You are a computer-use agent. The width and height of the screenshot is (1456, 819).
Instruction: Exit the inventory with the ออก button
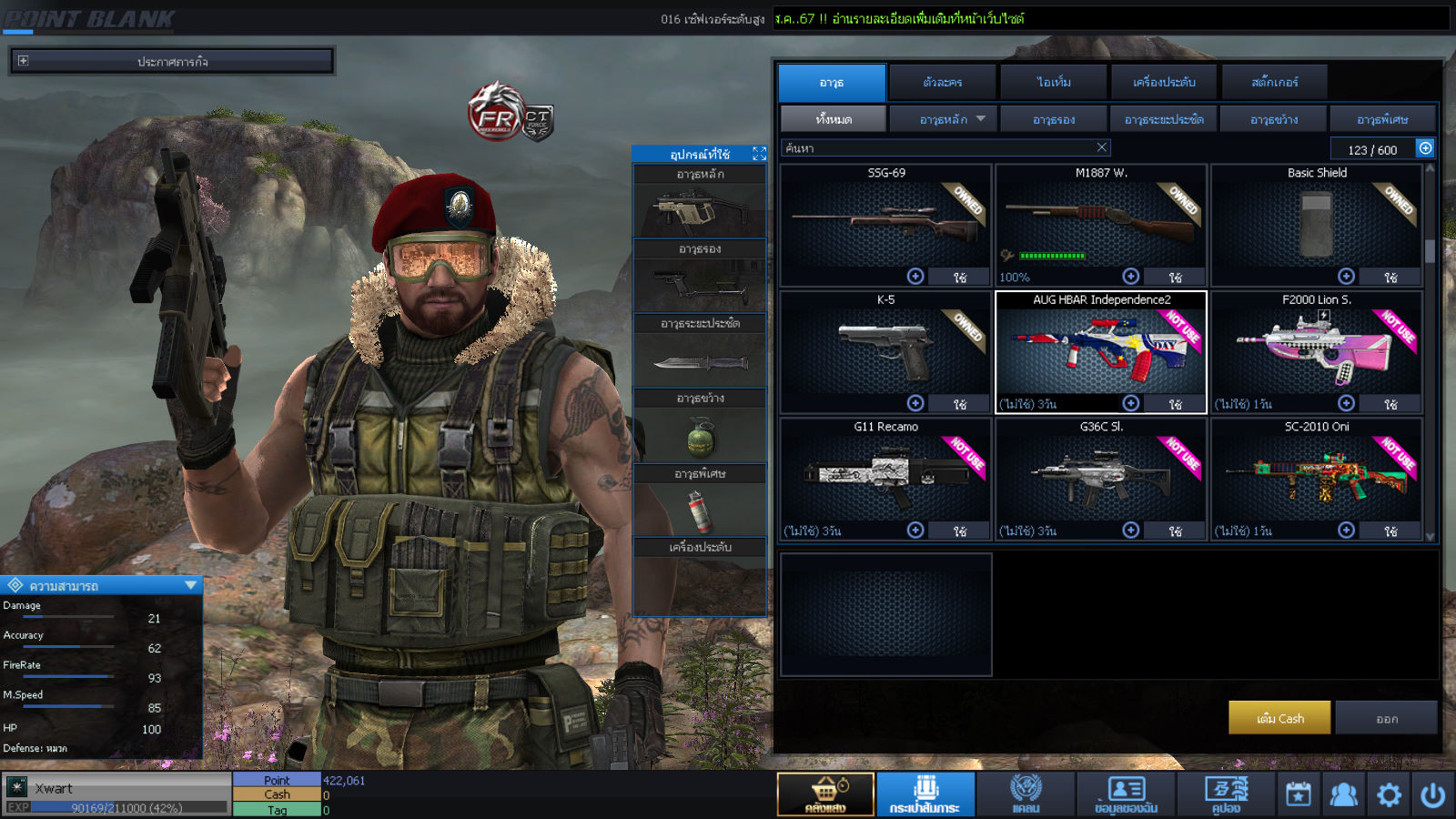tap(1386, 718)
